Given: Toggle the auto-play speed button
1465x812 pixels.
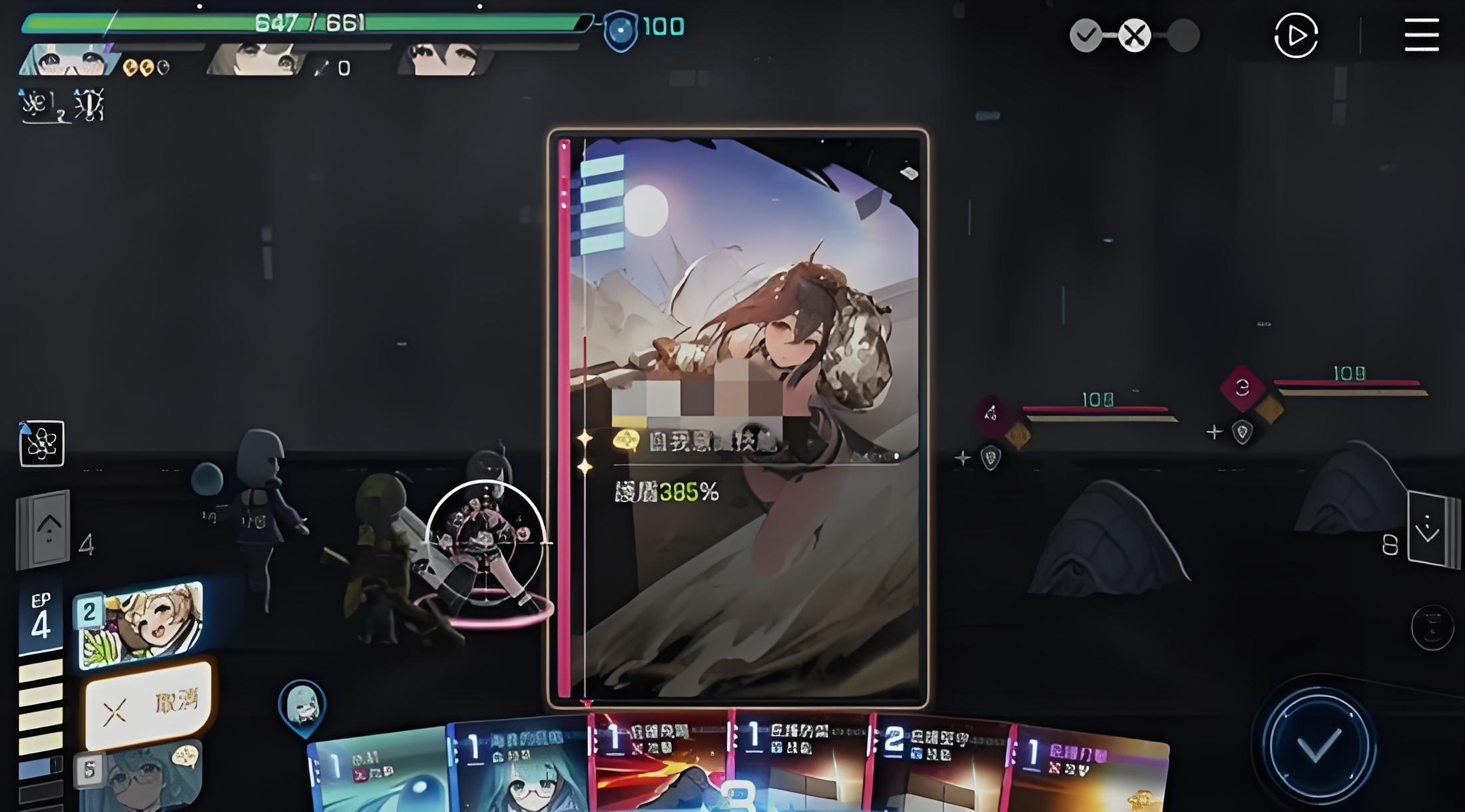Looking at the screenshot, I should 1296,35.
